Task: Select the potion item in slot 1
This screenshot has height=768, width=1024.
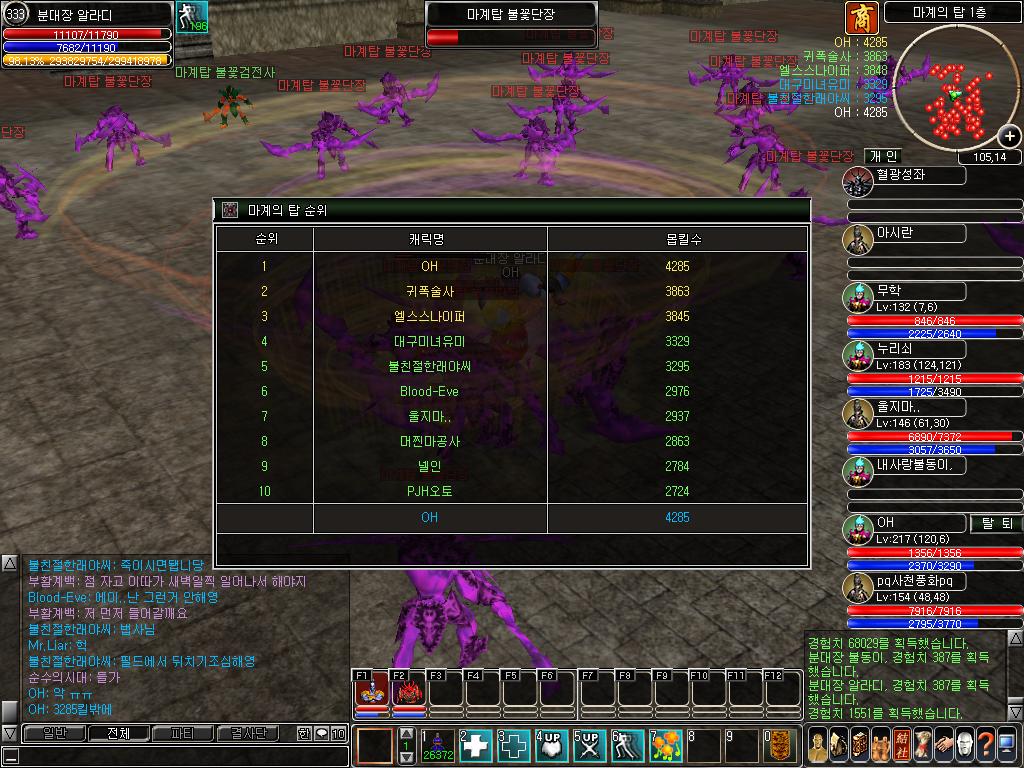Action: (x=438, y=746)
